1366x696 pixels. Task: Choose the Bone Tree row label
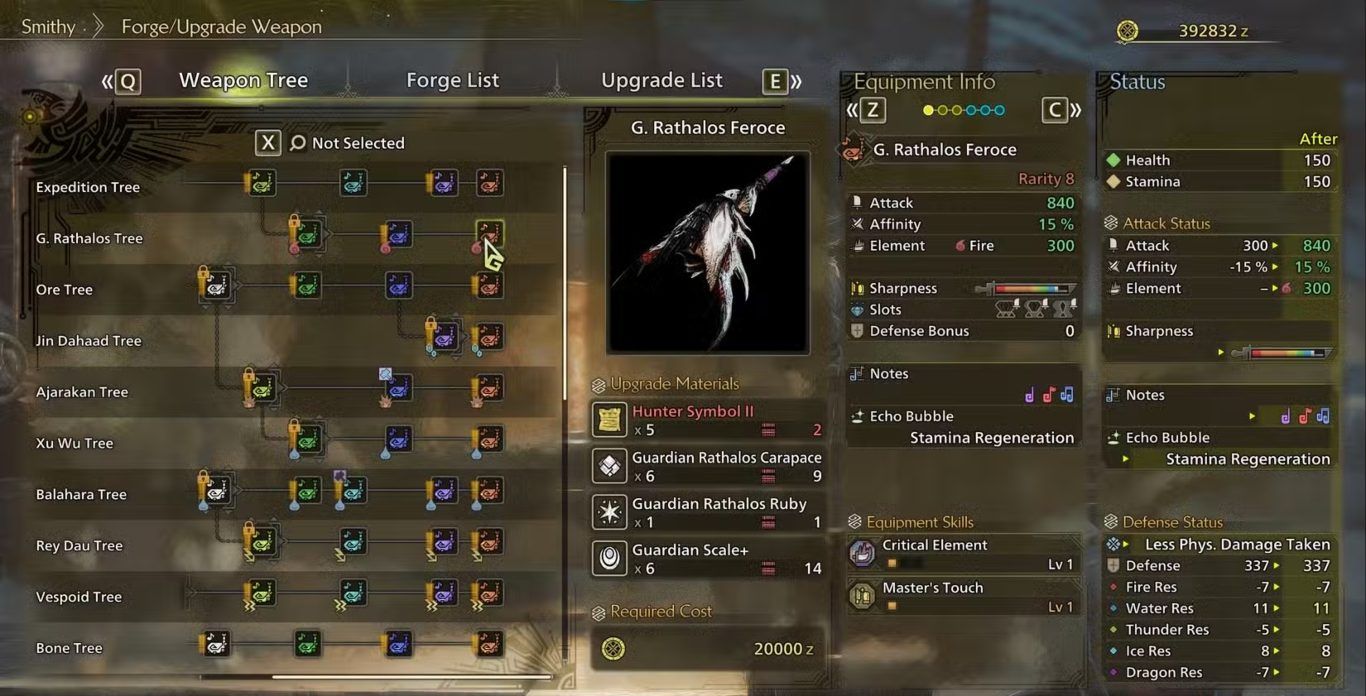point(69,648)
